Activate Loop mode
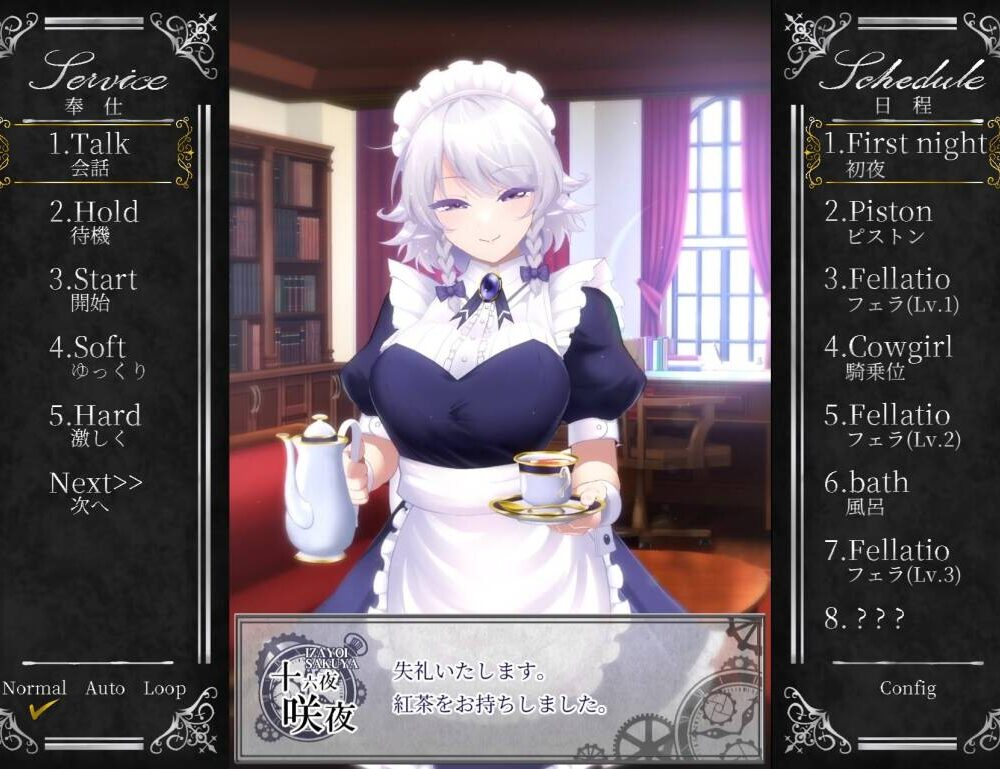The width and height of the screenshot is (1000, 769). coord(164,689)
